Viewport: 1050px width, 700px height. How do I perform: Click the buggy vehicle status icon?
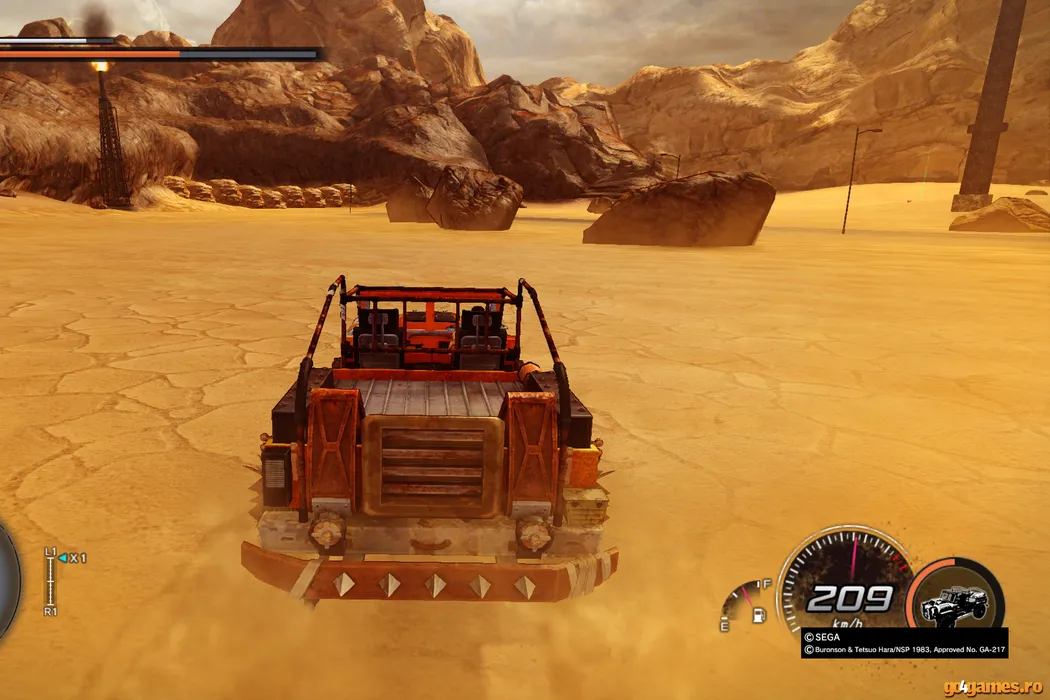point(954,601)
